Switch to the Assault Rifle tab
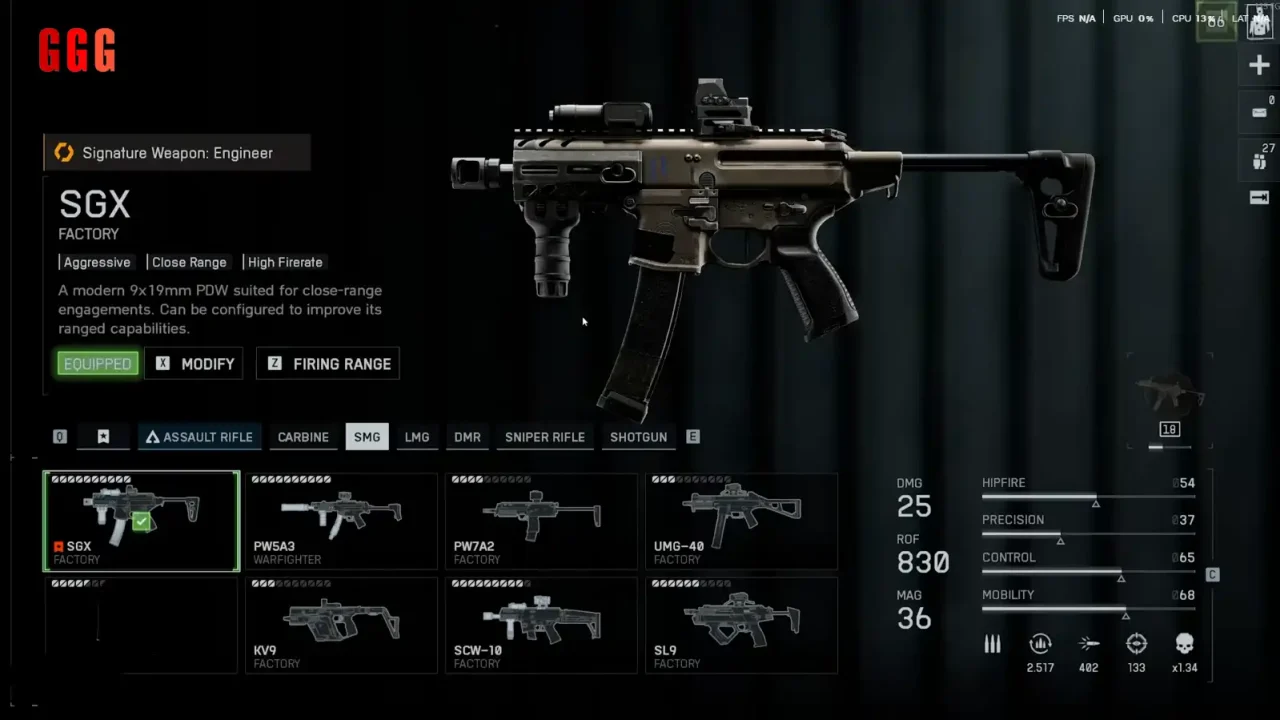Screen dimensions: 1280x720 pyautogui.click(x=200, y=437)
